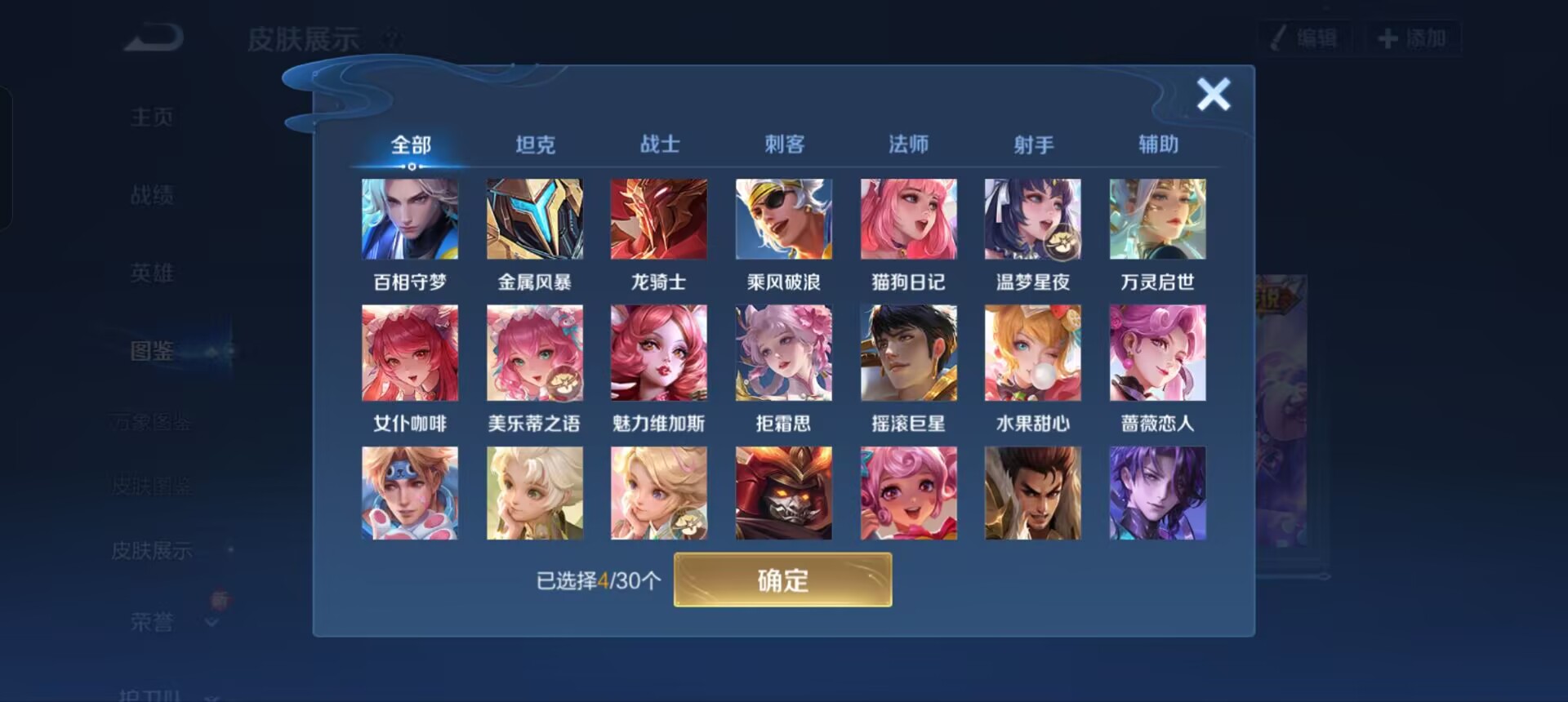The width and height of the screenshot is (1568, 702).
Task: Toggle selection of the 水果甜心 skin
Action: coord(1033,353)
